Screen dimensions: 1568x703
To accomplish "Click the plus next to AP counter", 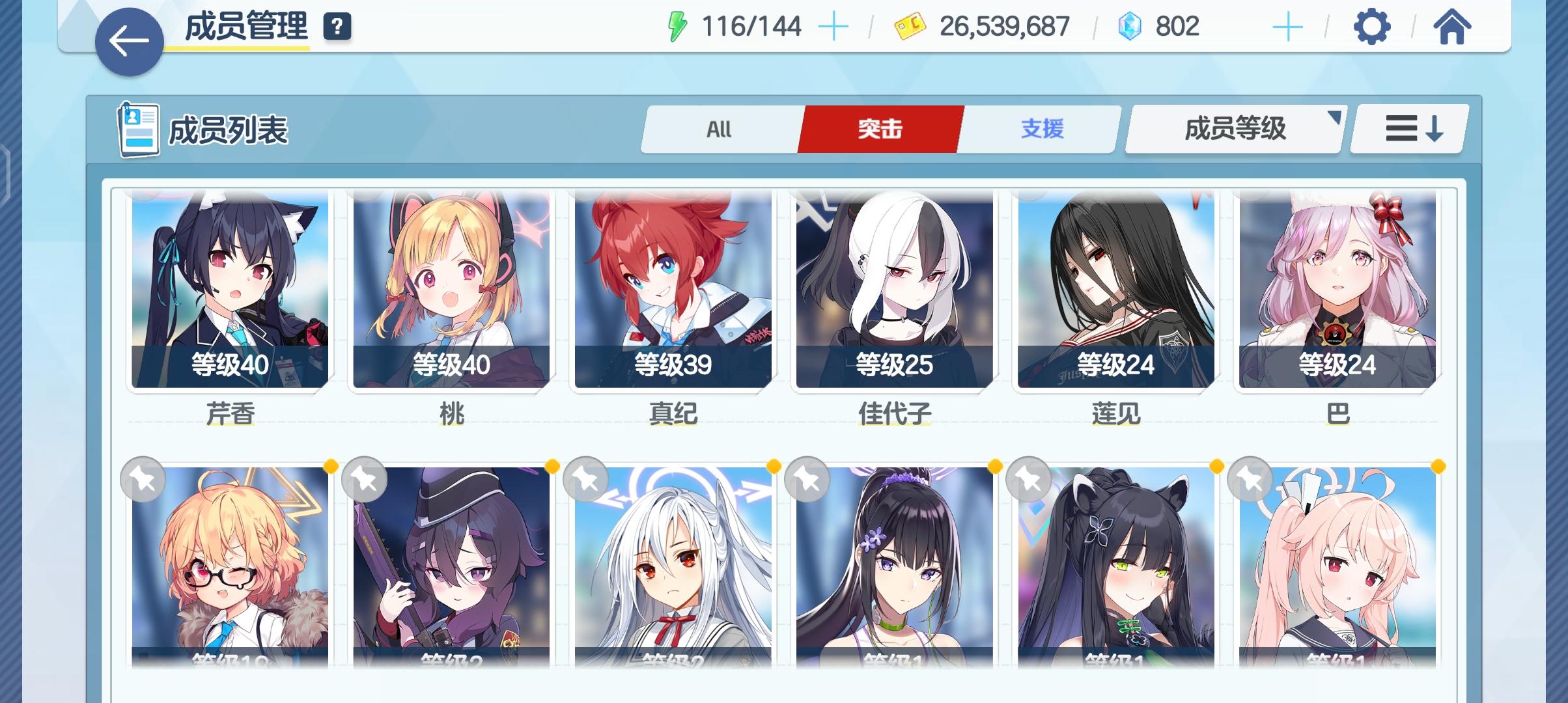I will click(833, 26).
